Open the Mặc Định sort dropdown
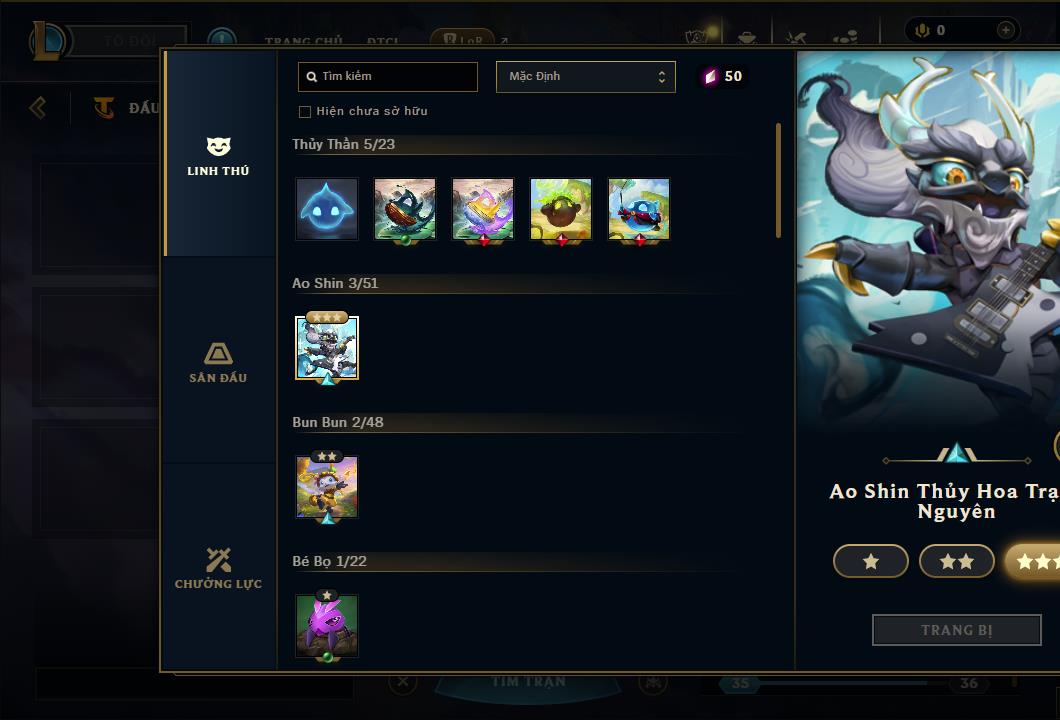 click(x=585, y=77)
